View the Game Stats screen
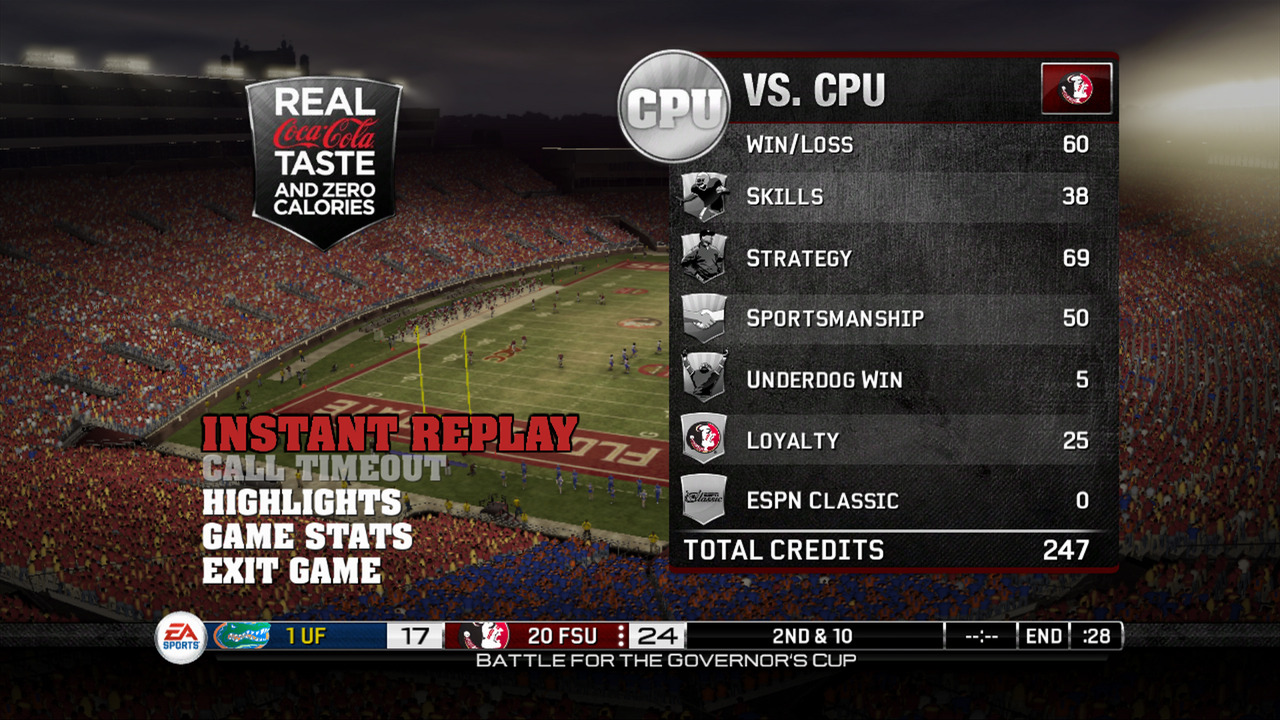 point(307,536)
